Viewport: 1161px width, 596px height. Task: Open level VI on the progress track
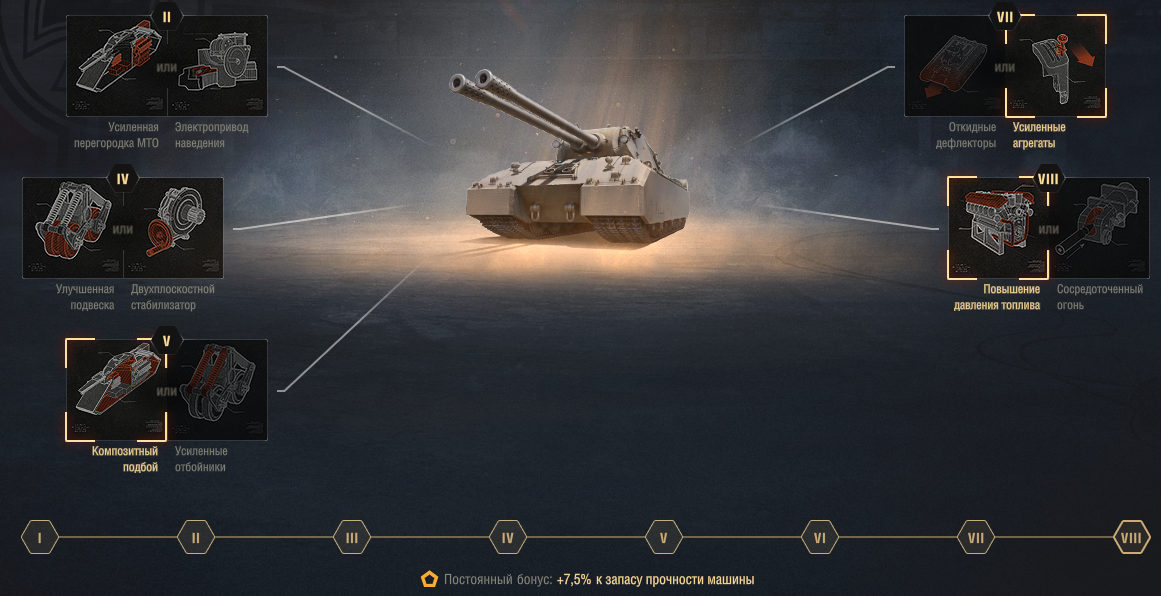pyautogui.click(x=820, y=538)
